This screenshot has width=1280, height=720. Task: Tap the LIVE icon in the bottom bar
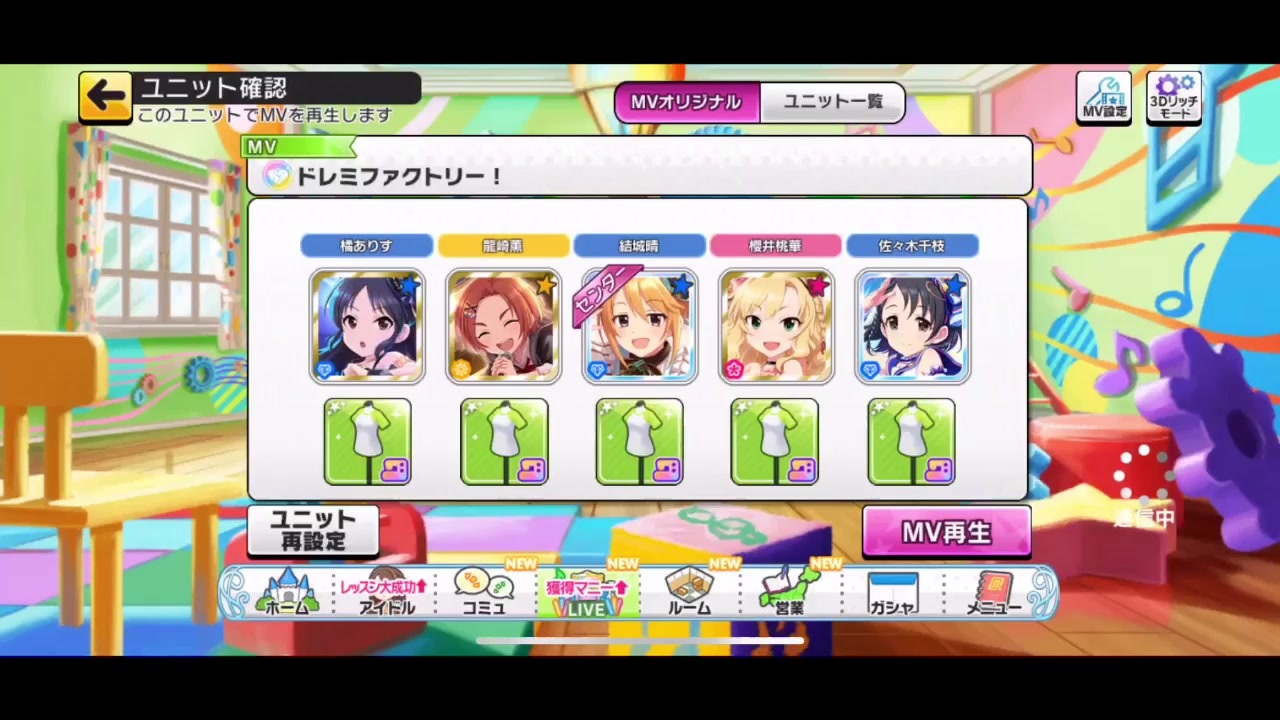[586, 595]
